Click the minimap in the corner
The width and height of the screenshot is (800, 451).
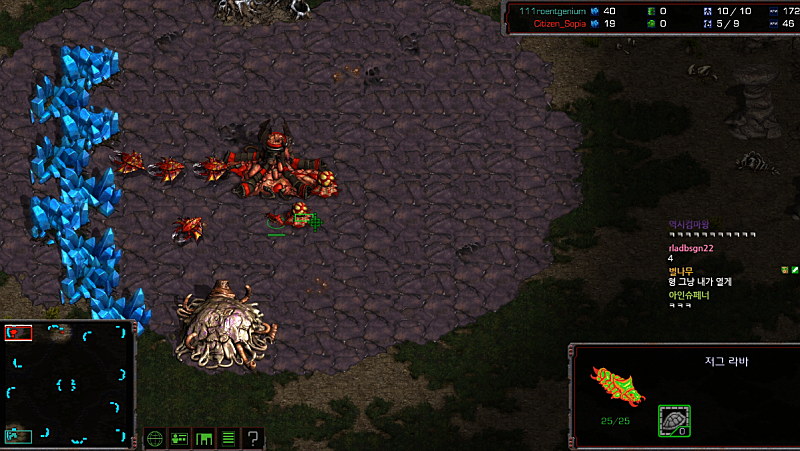click(68, 383)
